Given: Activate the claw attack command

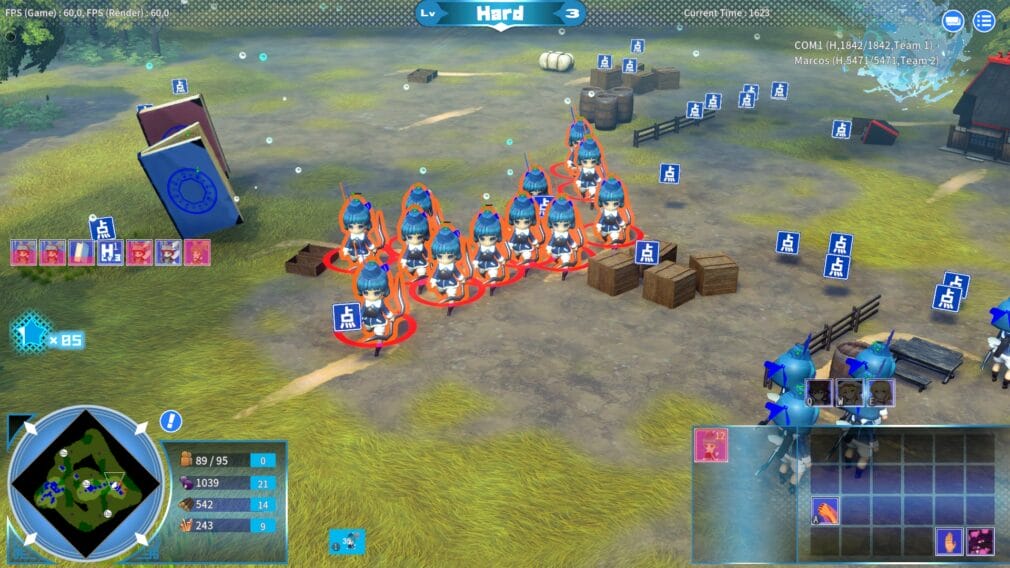Looking at the screenshot, I should point(824,511).
